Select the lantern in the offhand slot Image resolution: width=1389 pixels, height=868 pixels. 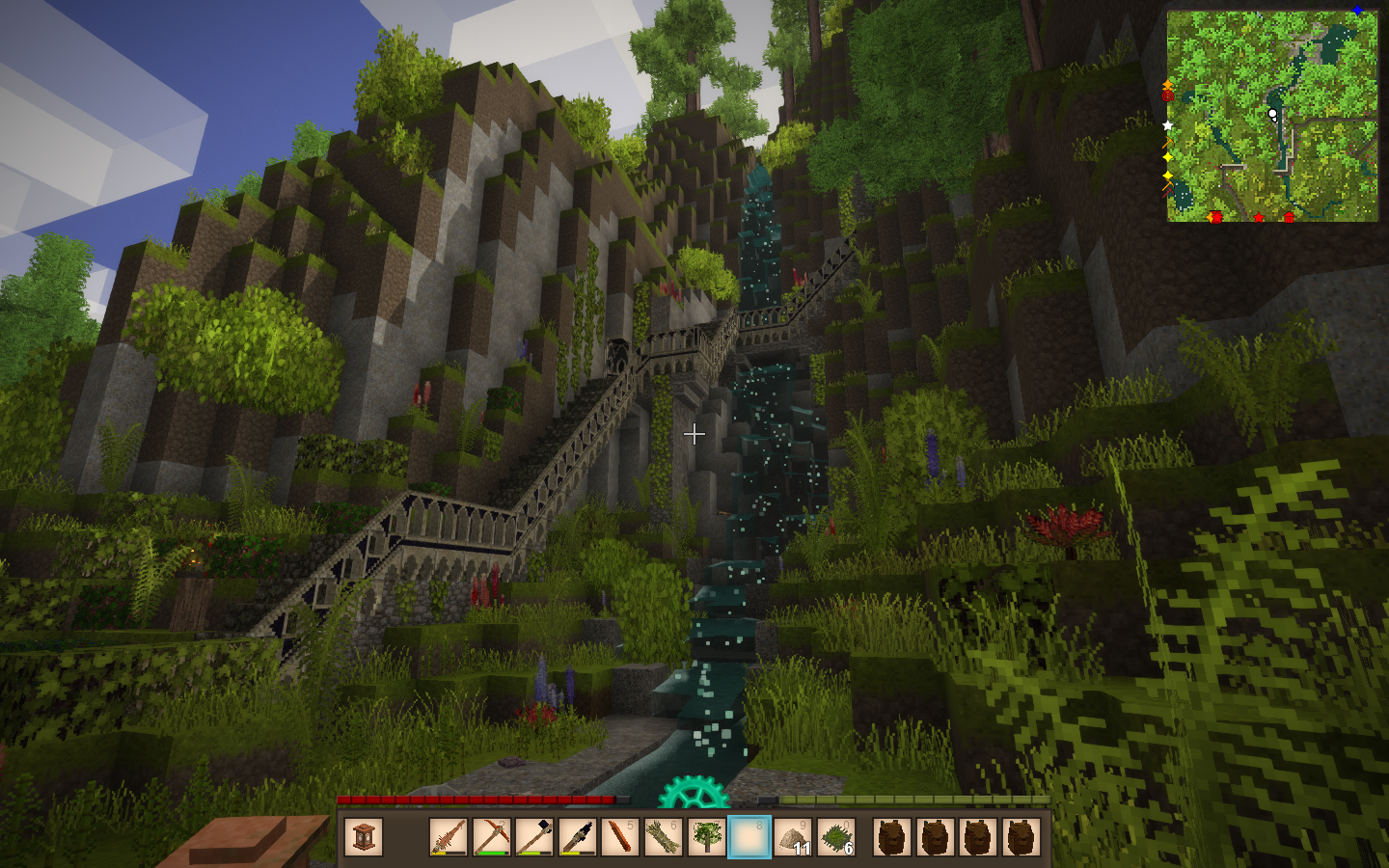click(x=364, y=837)
